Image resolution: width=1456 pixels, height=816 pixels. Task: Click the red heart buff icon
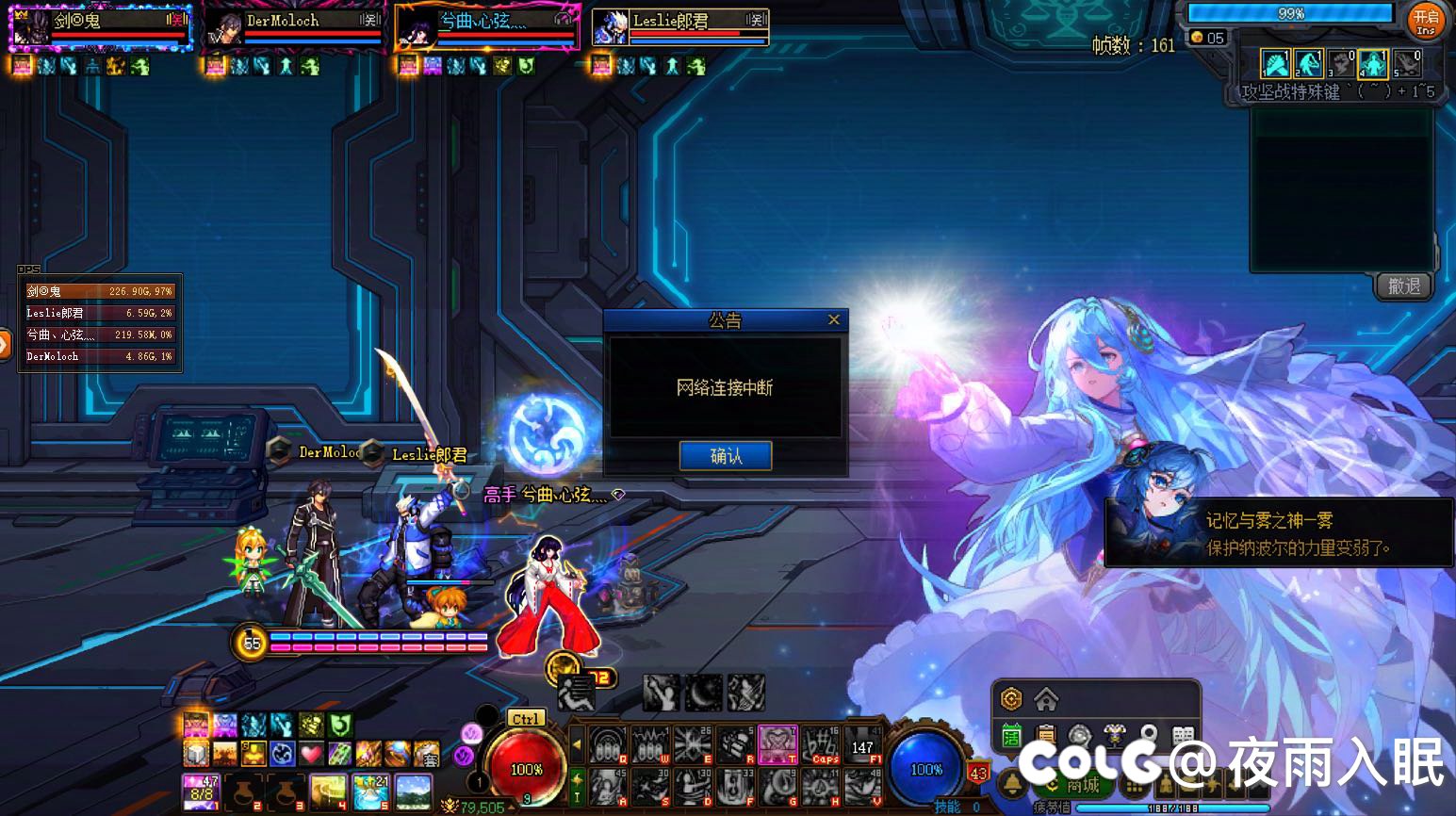point(310,754)
